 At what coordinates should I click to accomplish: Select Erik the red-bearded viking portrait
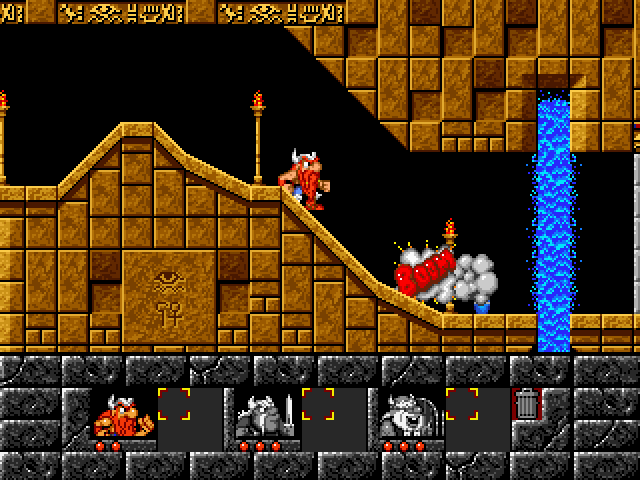122,413
